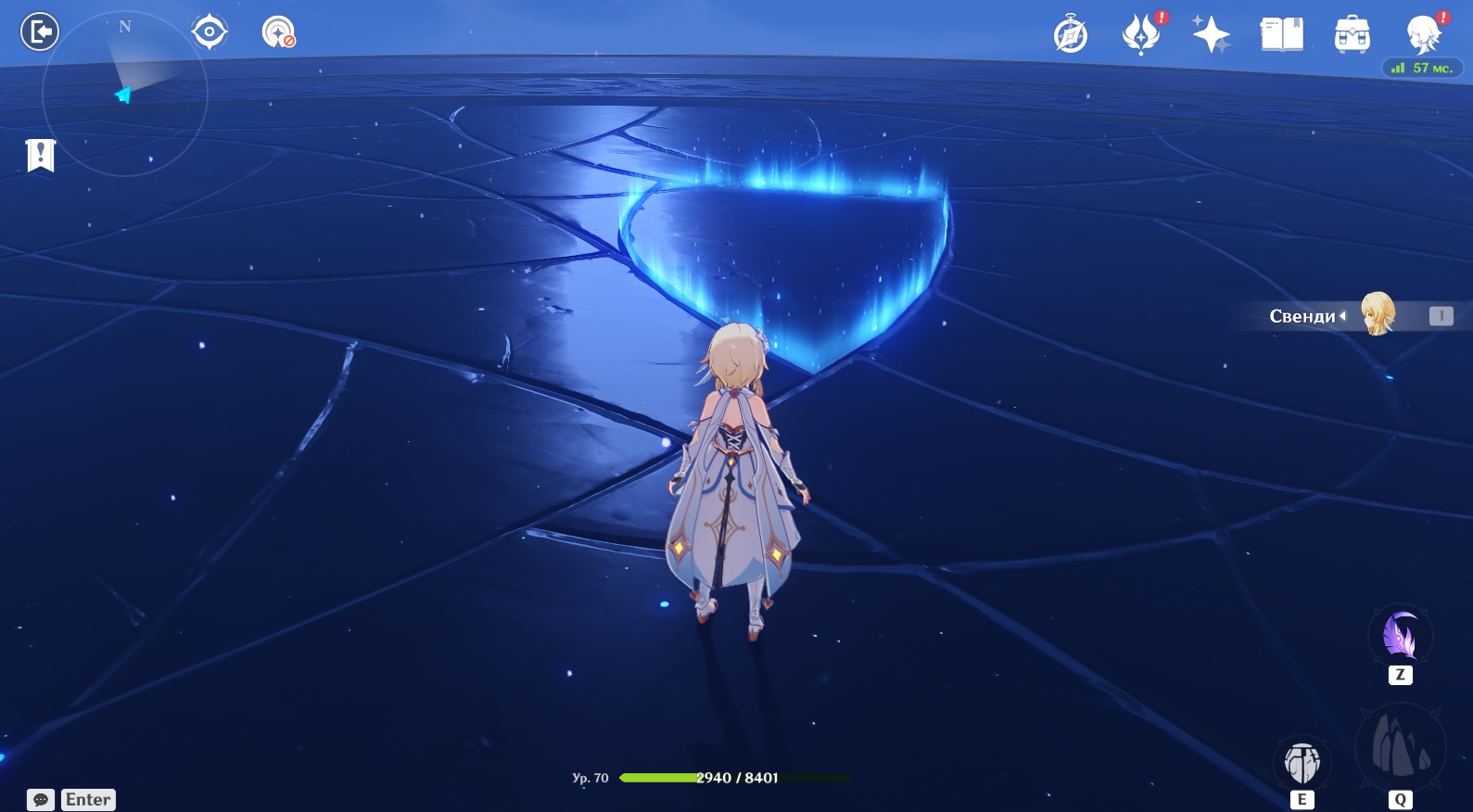Open the character head menu icon
The image size is (1473, 812).
1423,35
